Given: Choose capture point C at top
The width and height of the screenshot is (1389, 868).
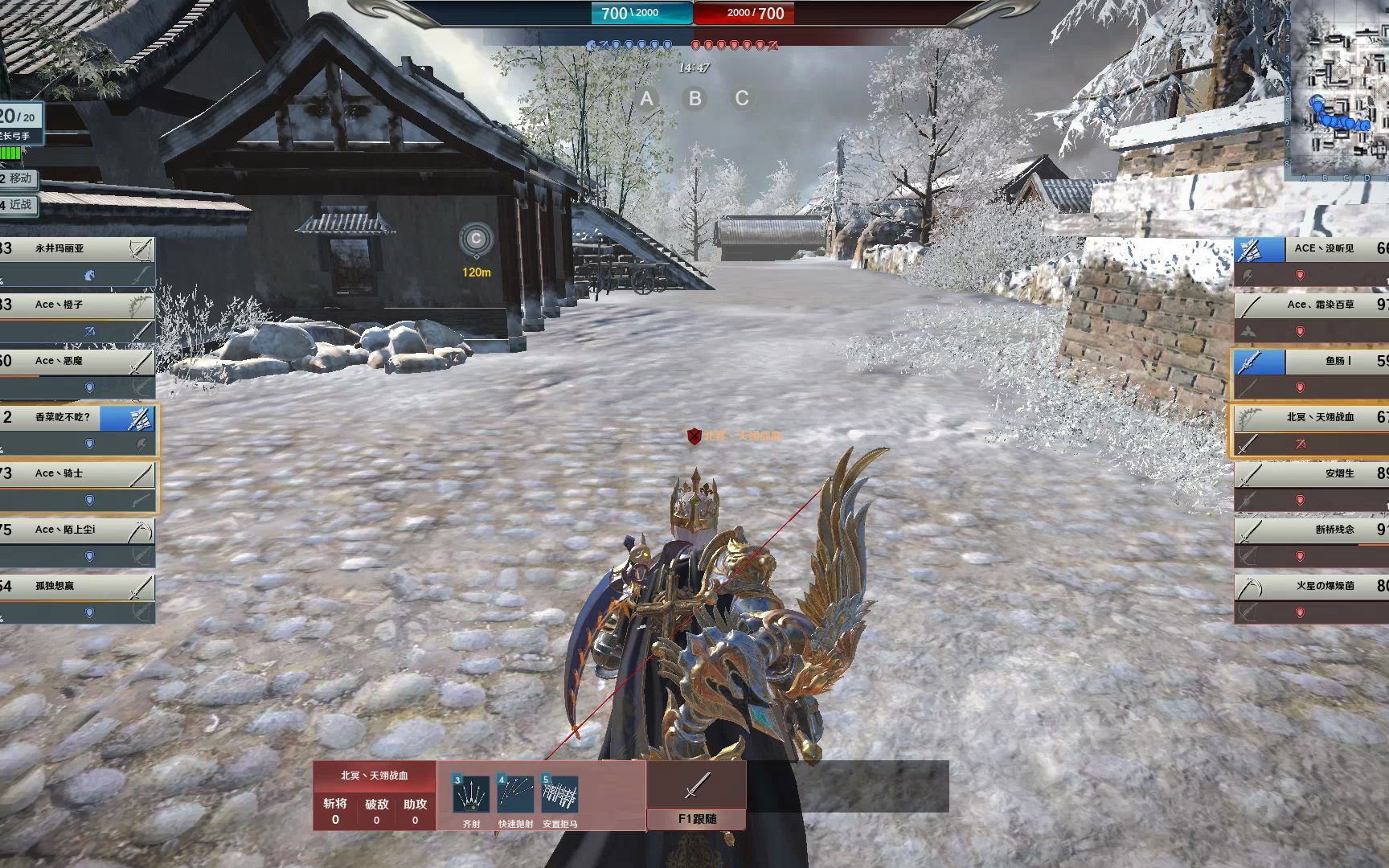Looking at the screenshot, I should click(742, 99).
